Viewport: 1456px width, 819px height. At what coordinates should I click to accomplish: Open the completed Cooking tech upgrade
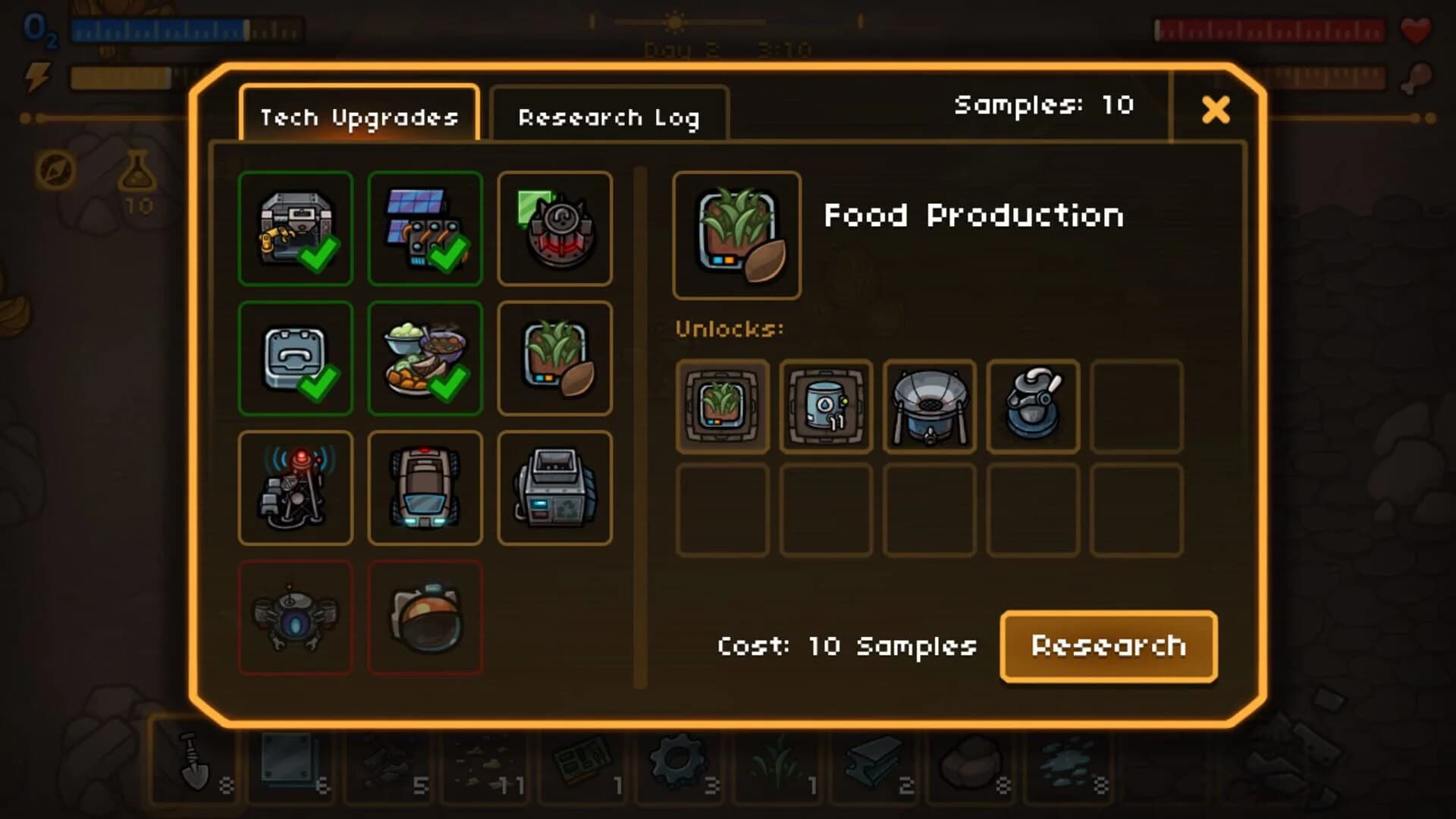click(x=426, y=358)
